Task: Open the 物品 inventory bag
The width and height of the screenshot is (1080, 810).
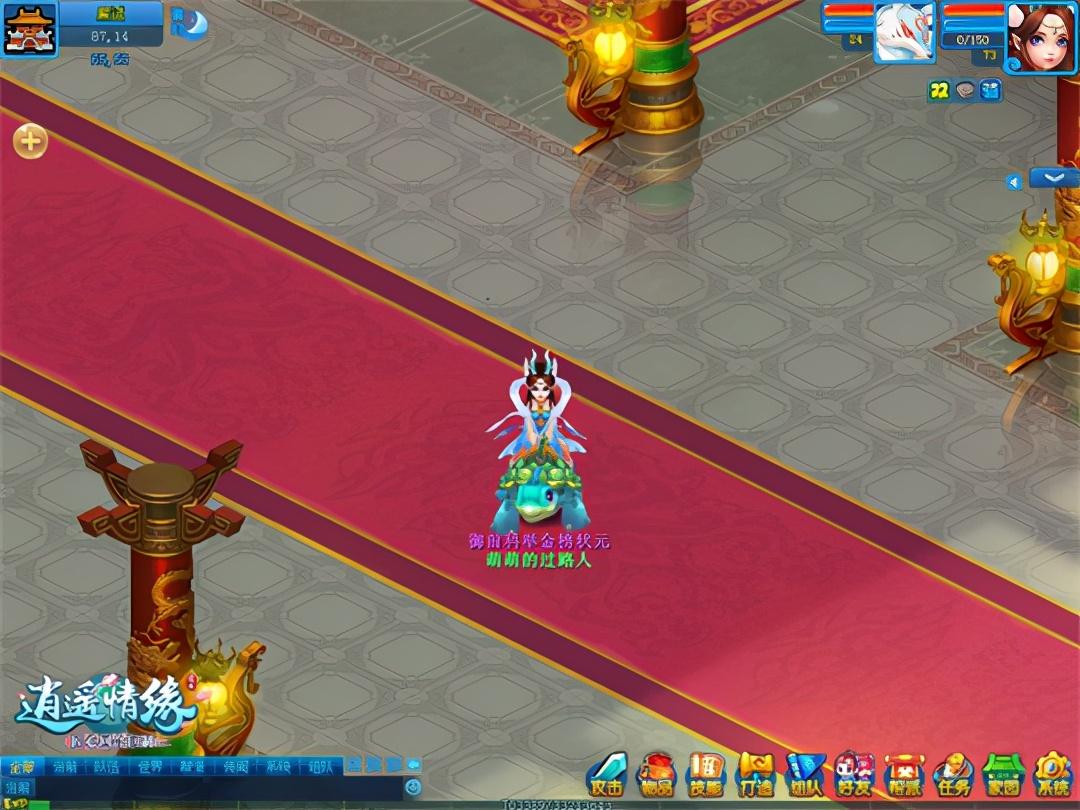Action: tap(656, 774)
